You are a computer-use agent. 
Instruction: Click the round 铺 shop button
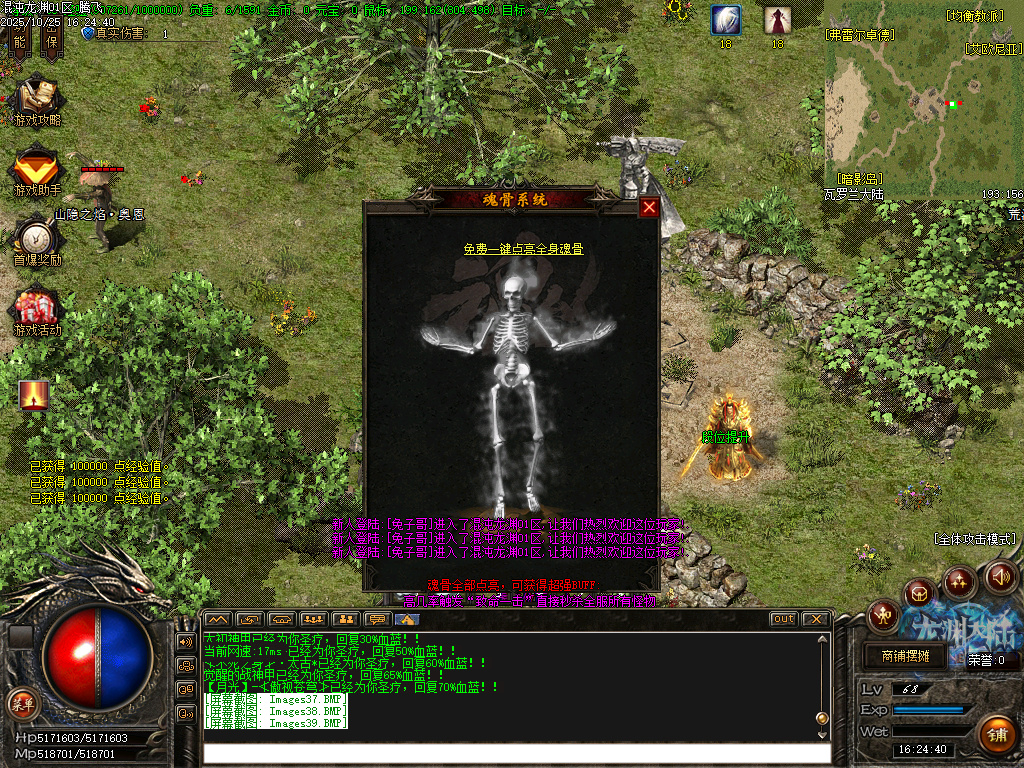click(996, 735)
